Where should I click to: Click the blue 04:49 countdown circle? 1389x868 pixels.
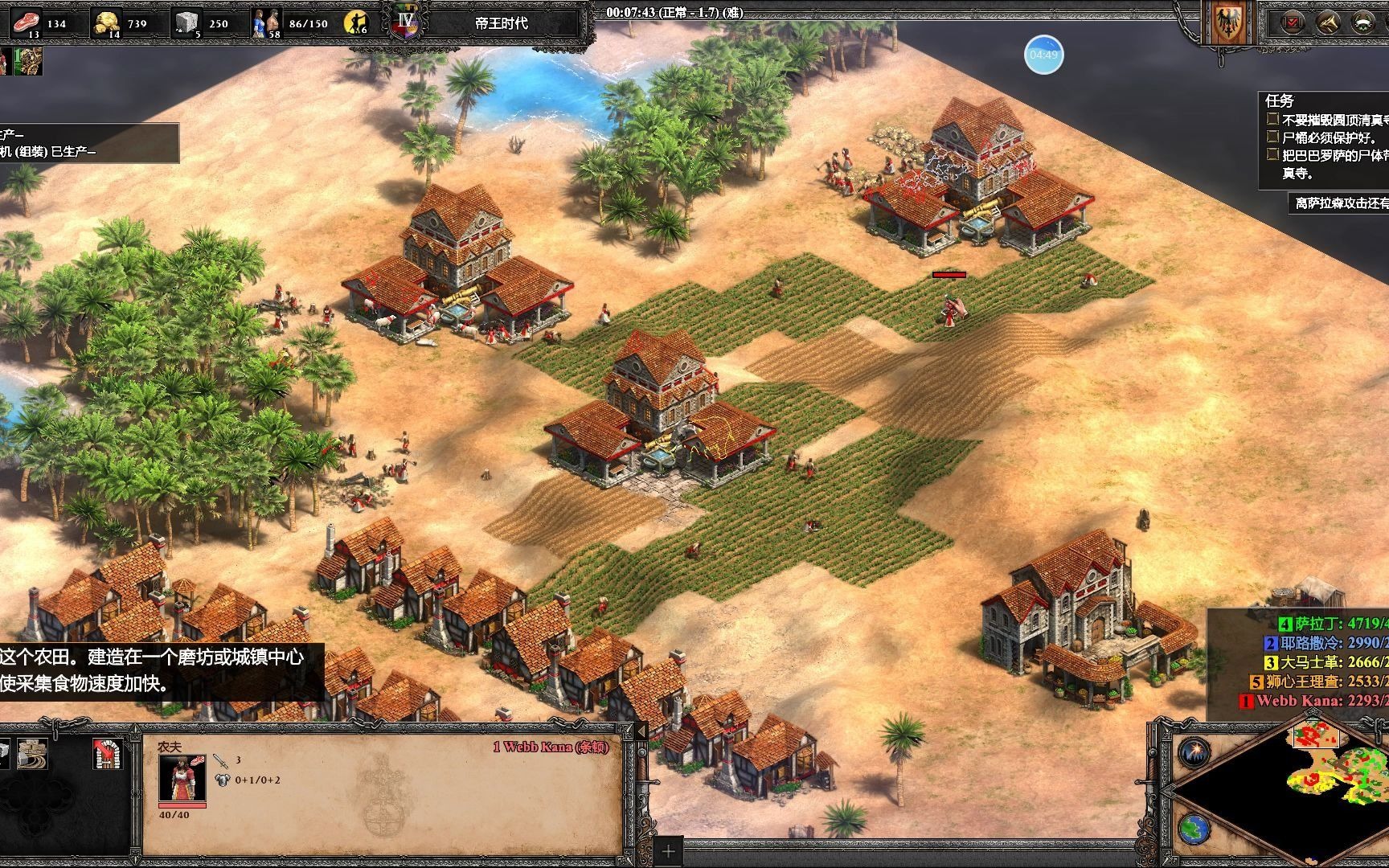[x=1043, y=55]
